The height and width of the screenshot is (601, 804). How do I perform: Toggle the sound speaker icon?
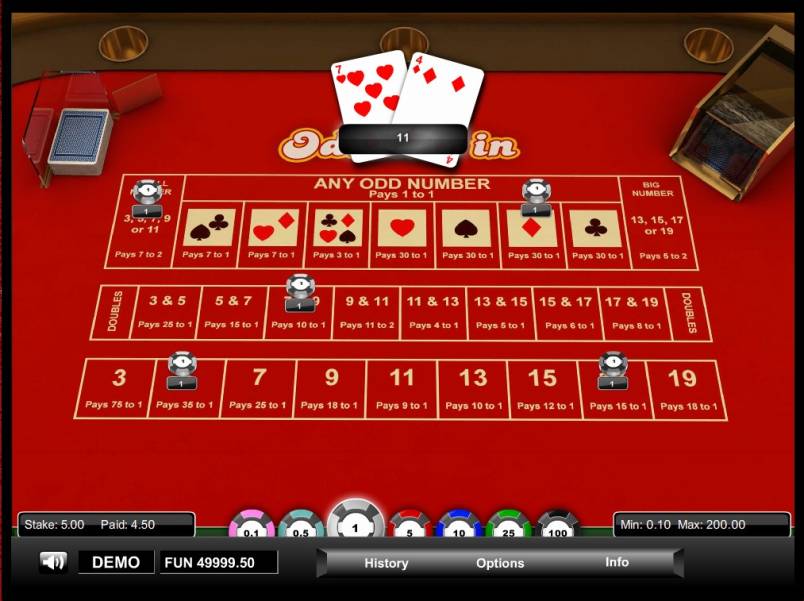coord(53,562)
